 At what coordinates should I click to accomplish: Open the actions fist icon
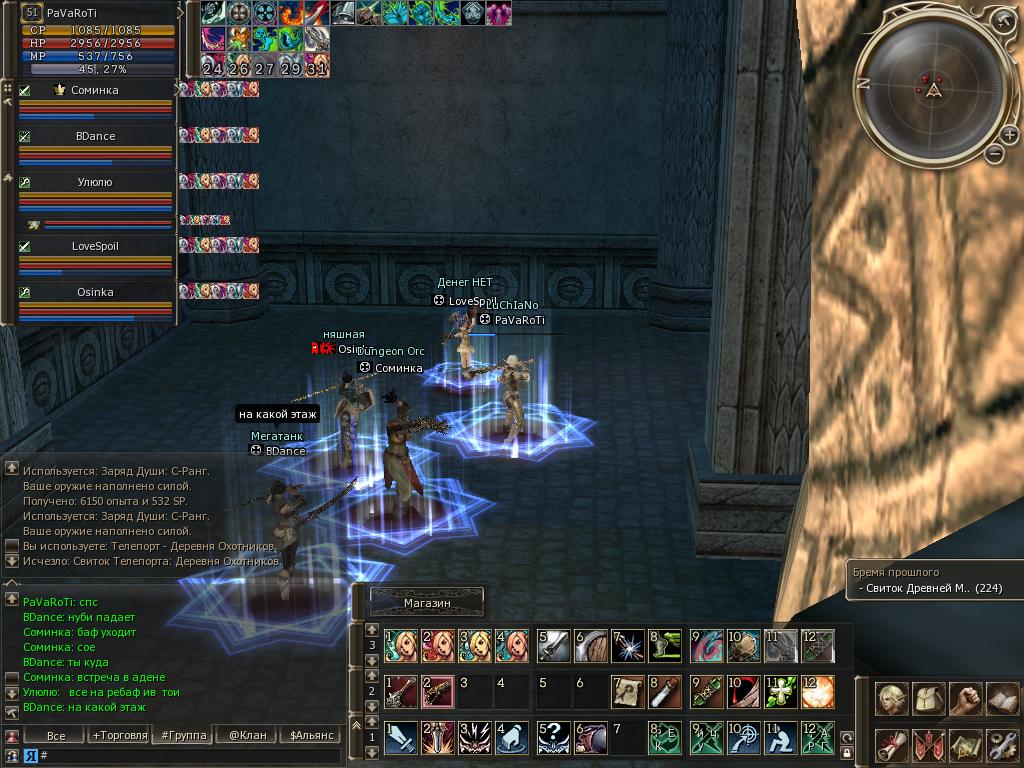pyautogui.click(x=964, y=699)
